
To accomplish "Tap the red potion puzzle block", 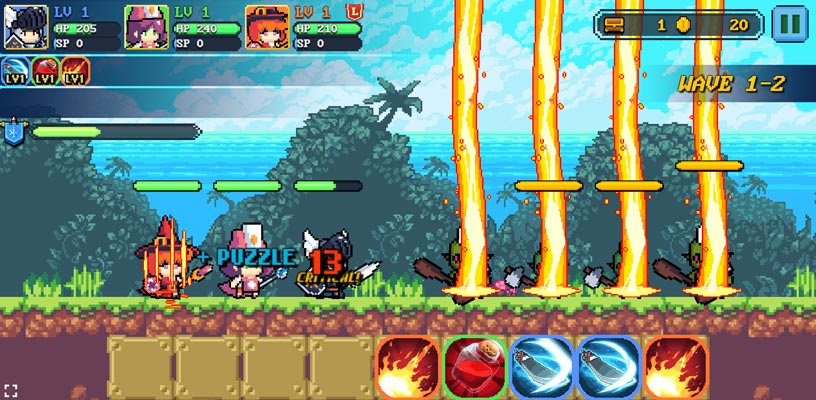I will (x=474, y=367).
